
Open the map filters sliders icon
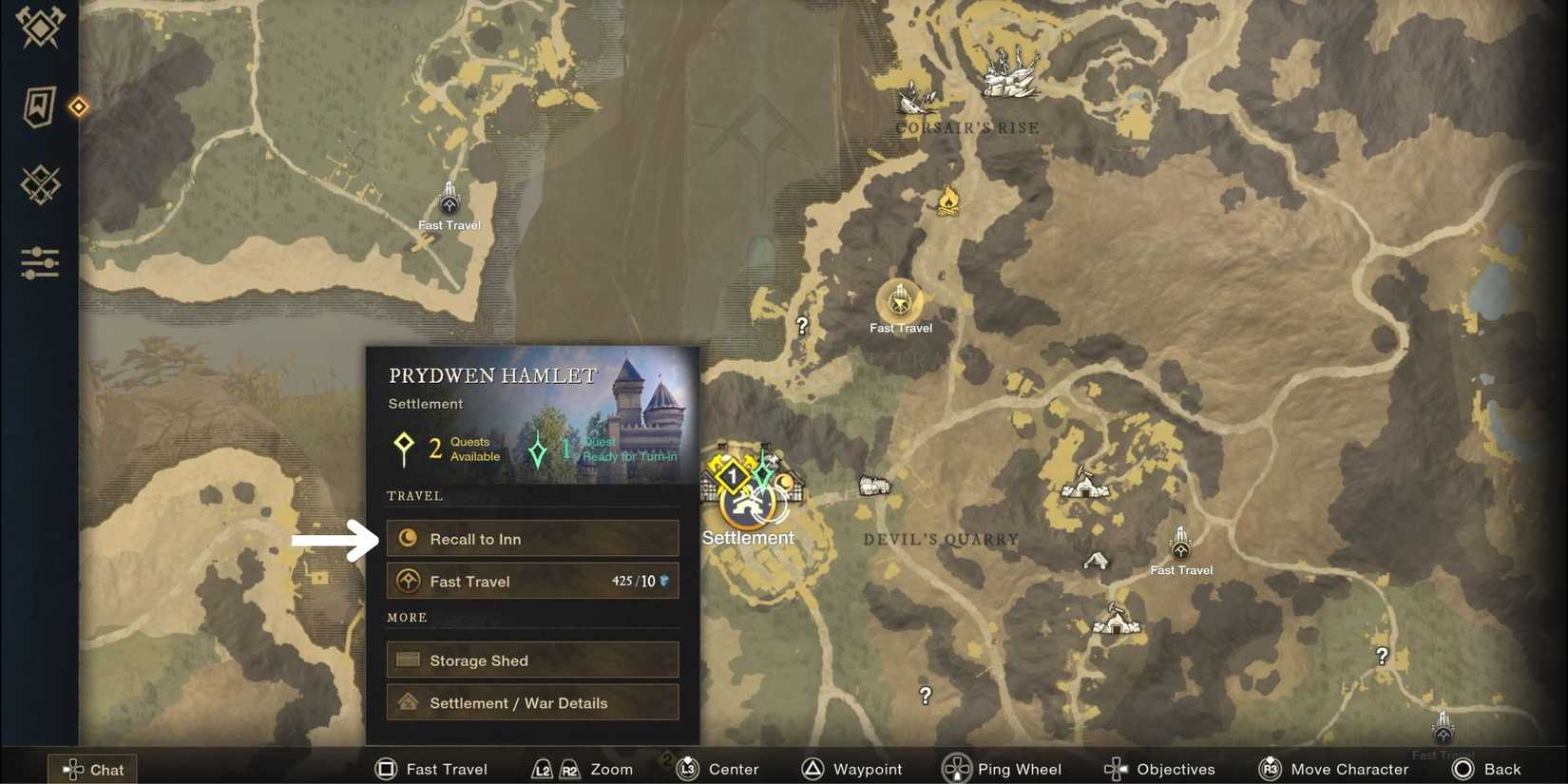point(38,263)
